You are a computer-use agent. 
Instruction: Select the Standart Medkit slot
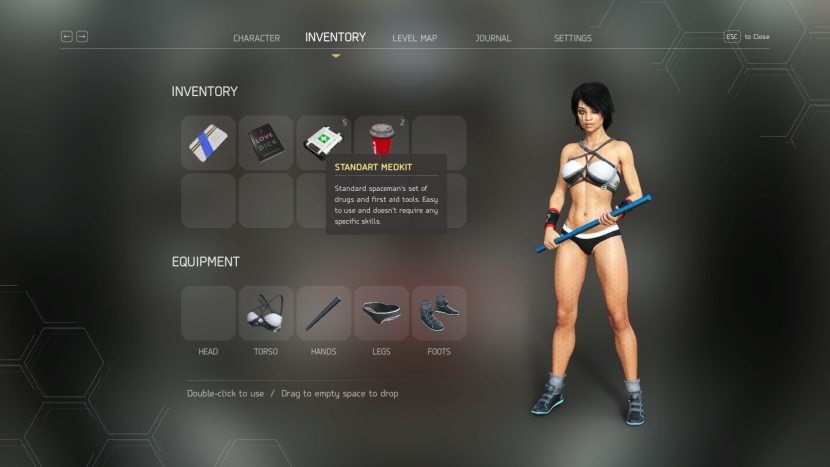[x=323, y=142]
